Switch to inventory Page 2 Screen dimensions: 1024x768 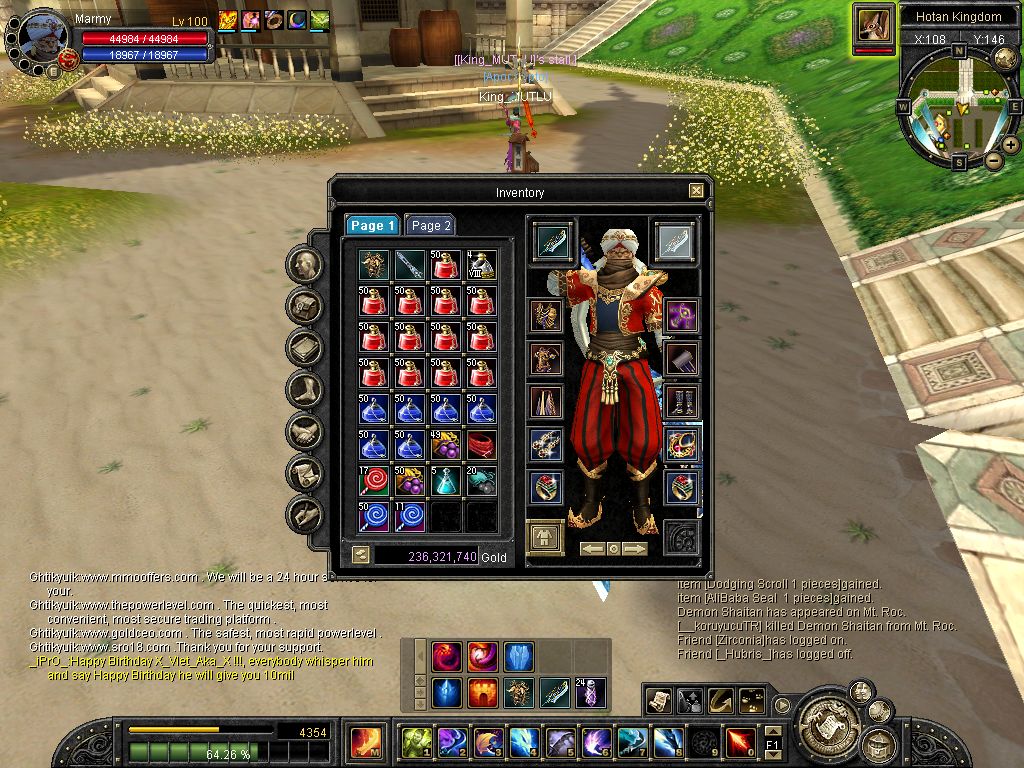click(431, 226)
